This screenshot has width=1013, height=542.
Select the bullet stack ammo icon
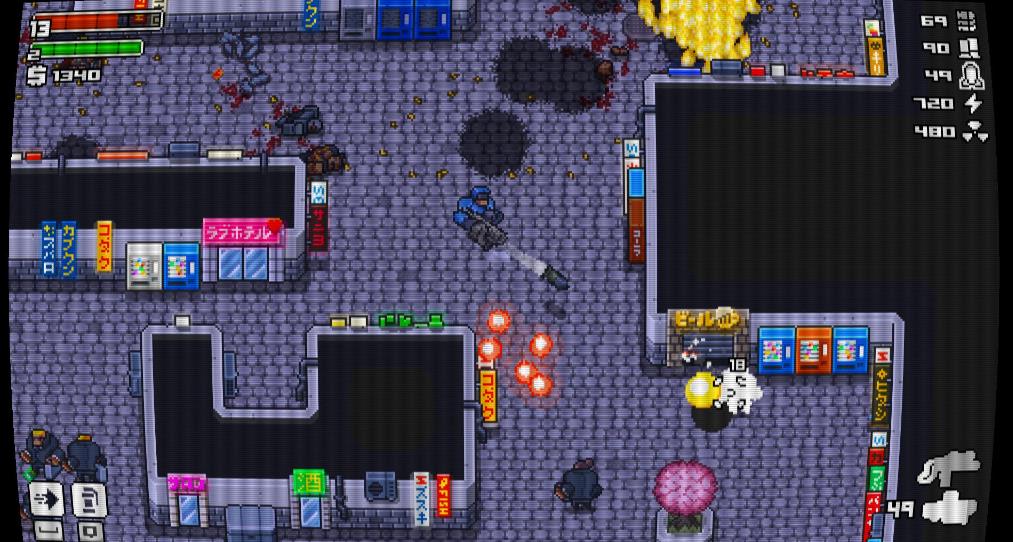tap(967, 20)
